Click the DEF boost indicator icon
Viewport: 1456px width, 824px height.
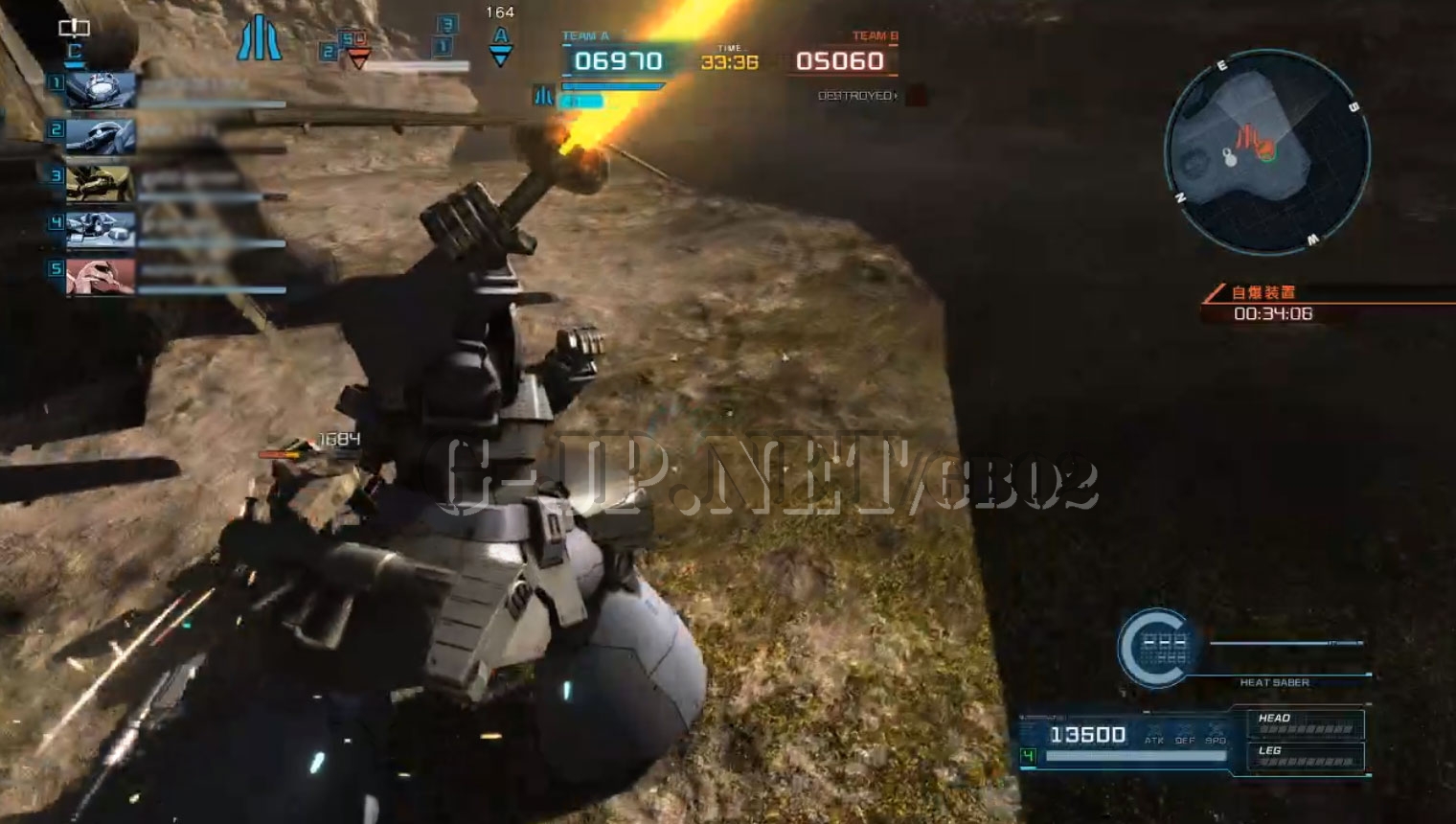[x=1185, y=734]
